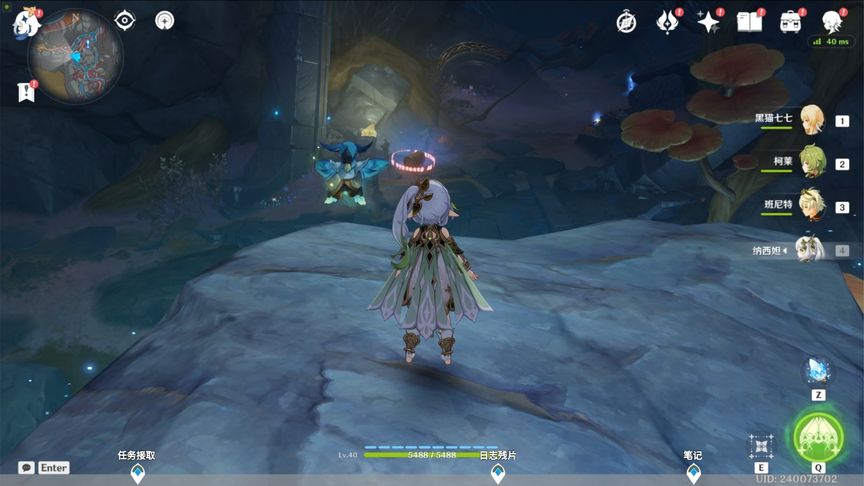Switch to party member 黑猫七七
The height and width of the screenshot is (486, 864).
pyautogui.click(x=810, y=119)
